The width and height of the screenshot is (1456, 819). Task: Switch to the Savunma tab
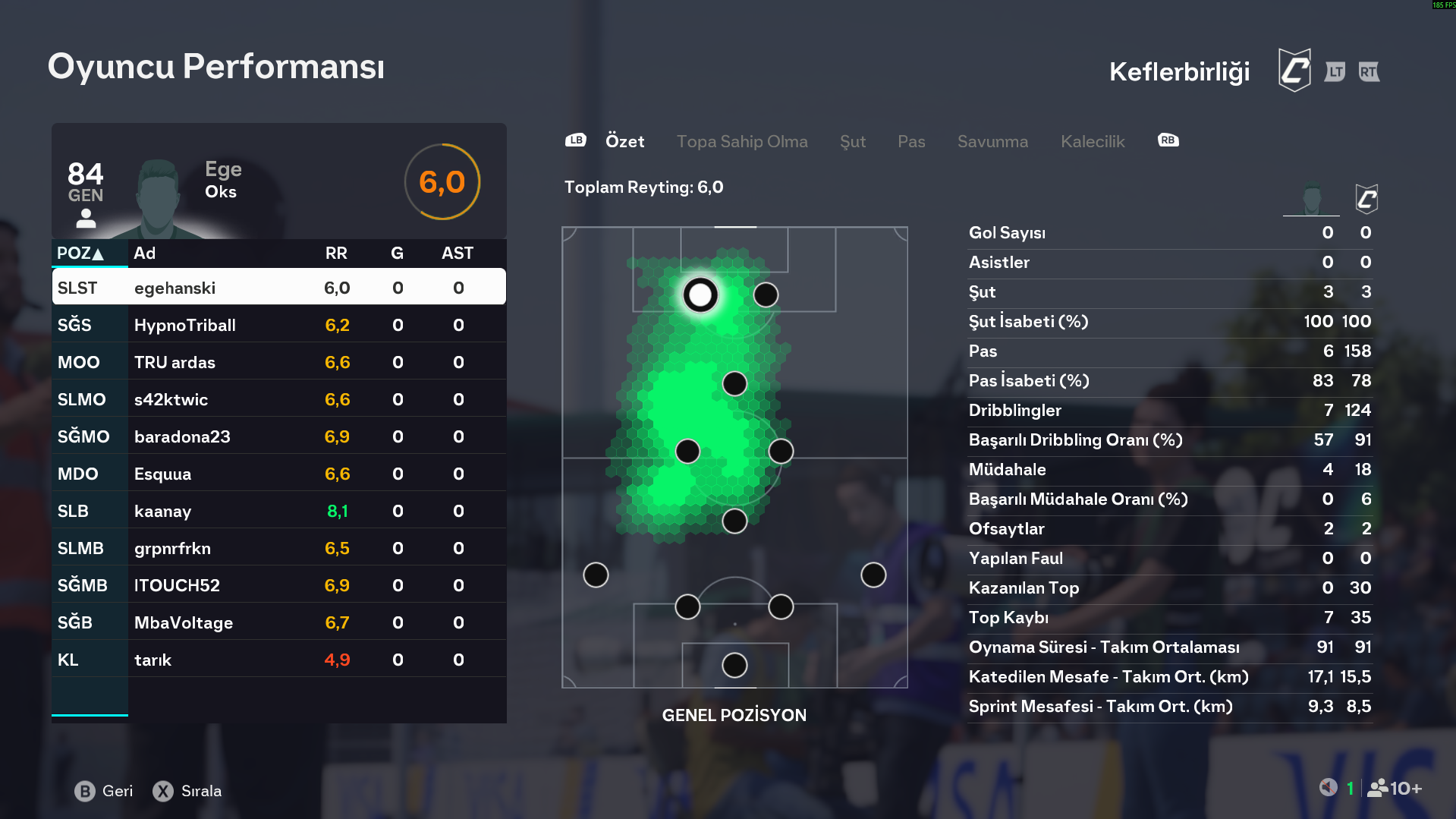(x=992, y=141)
